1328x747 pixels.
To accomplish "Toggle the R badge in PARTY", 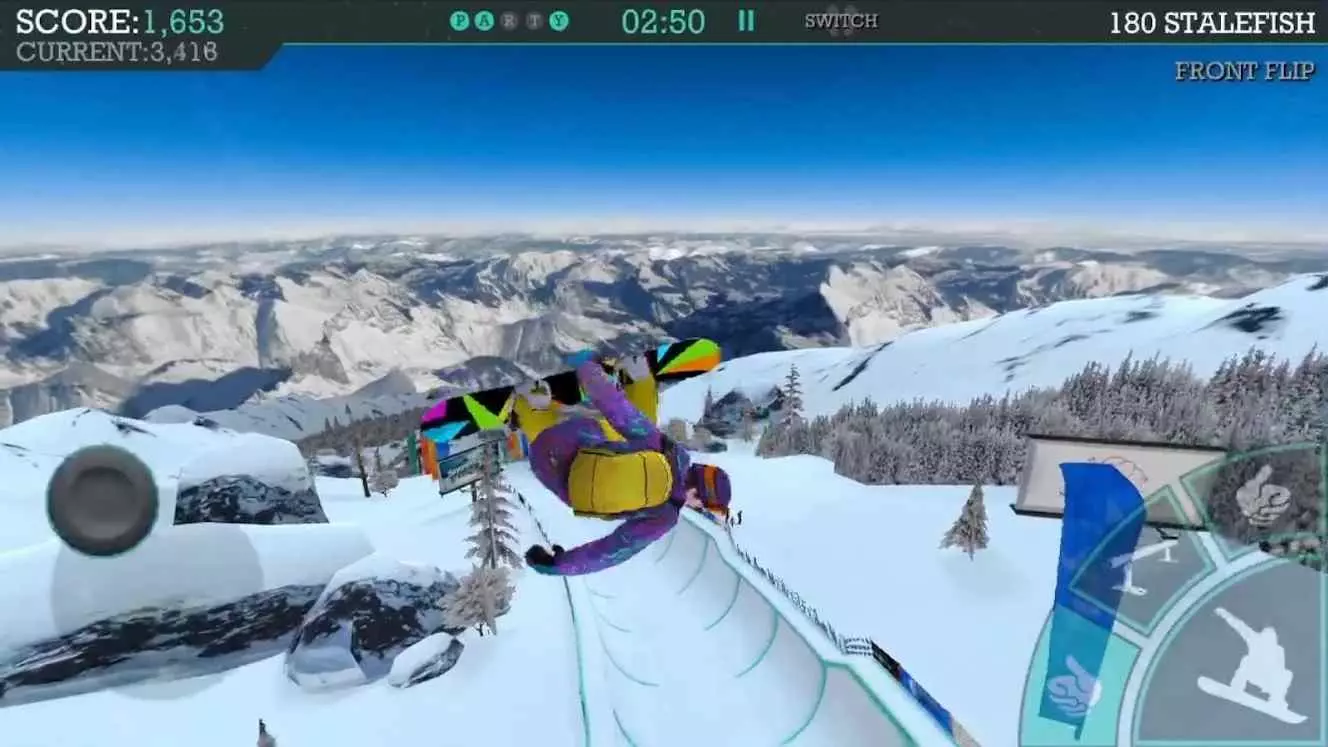I will click(x=509, y=18).
